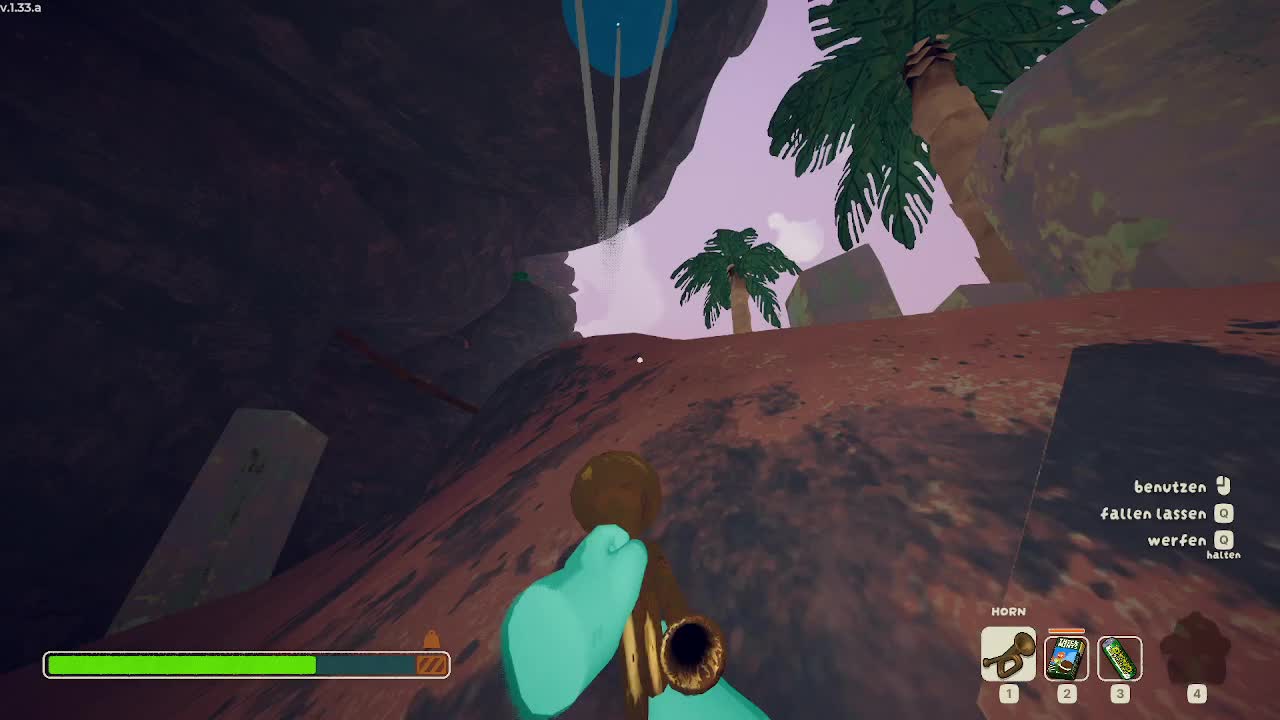Select the green energy drink can slot
The width and height of the screenshot is (1280, 720).
click(x=1119, y=658)
